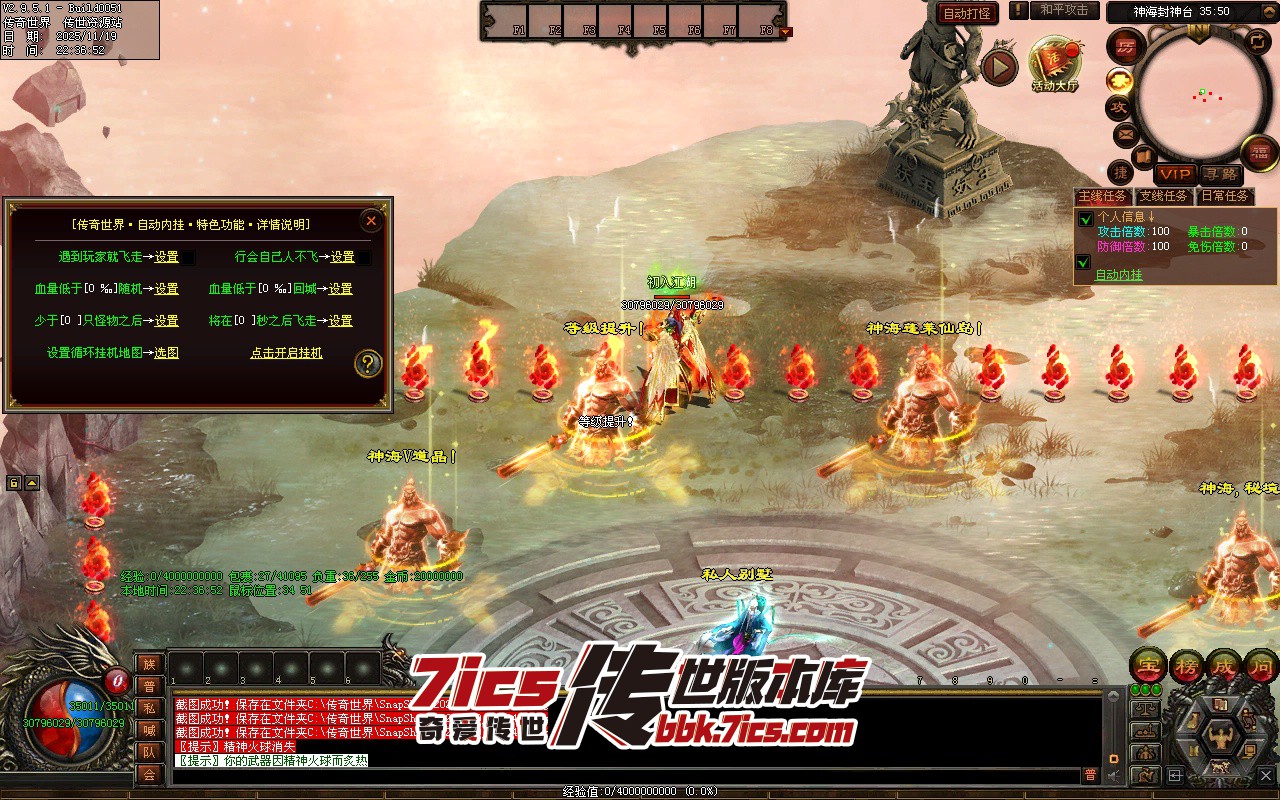1280x800 pixels.
Task: Select the 私 private chat channel
Action: (x=149, y=708)
